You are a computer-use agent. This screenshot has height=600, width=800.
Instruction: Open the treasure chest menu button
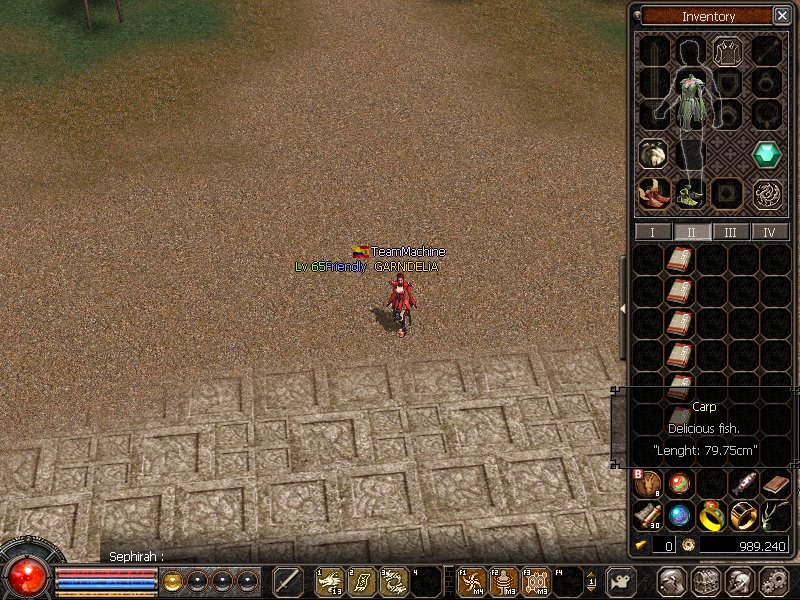click(x=706, y=581)
